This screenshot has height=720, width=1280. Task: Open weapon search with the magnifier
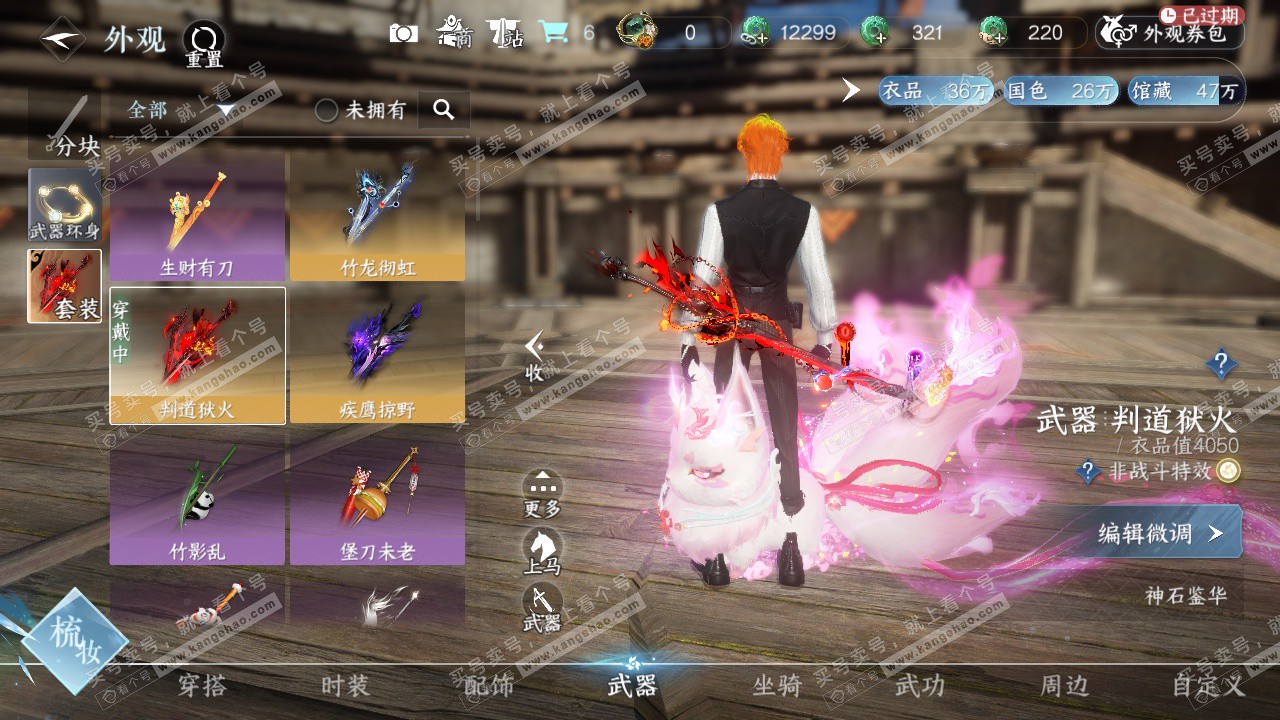pos(444,109)
